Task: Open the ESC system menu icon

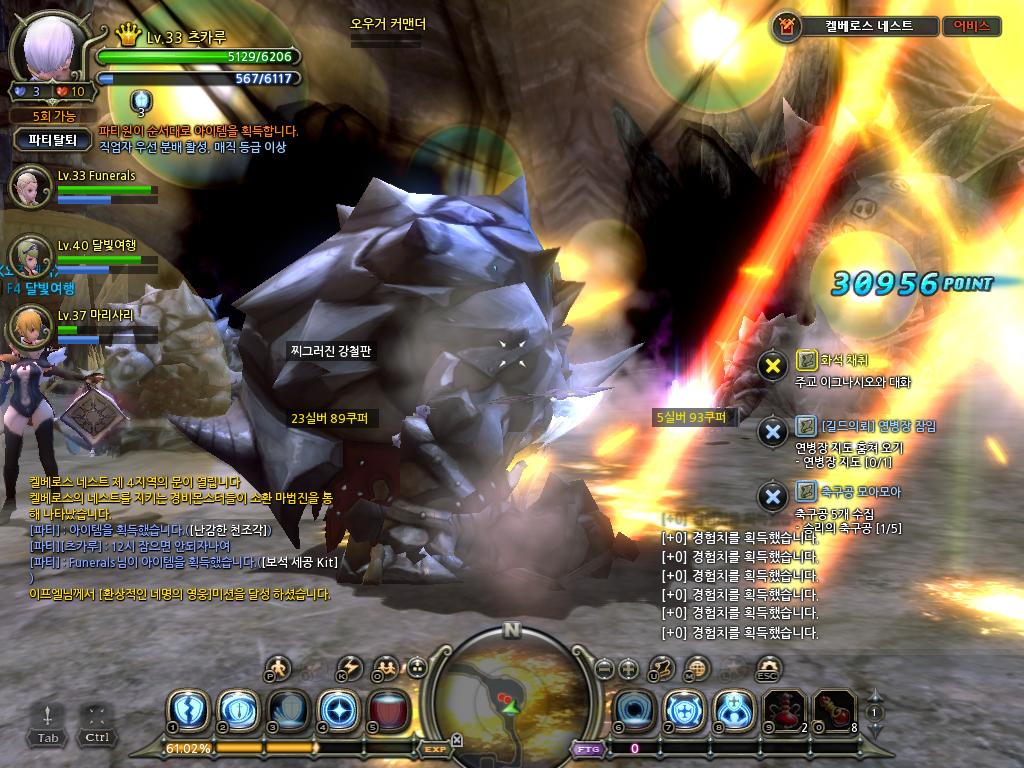Action: pos(768,667)
